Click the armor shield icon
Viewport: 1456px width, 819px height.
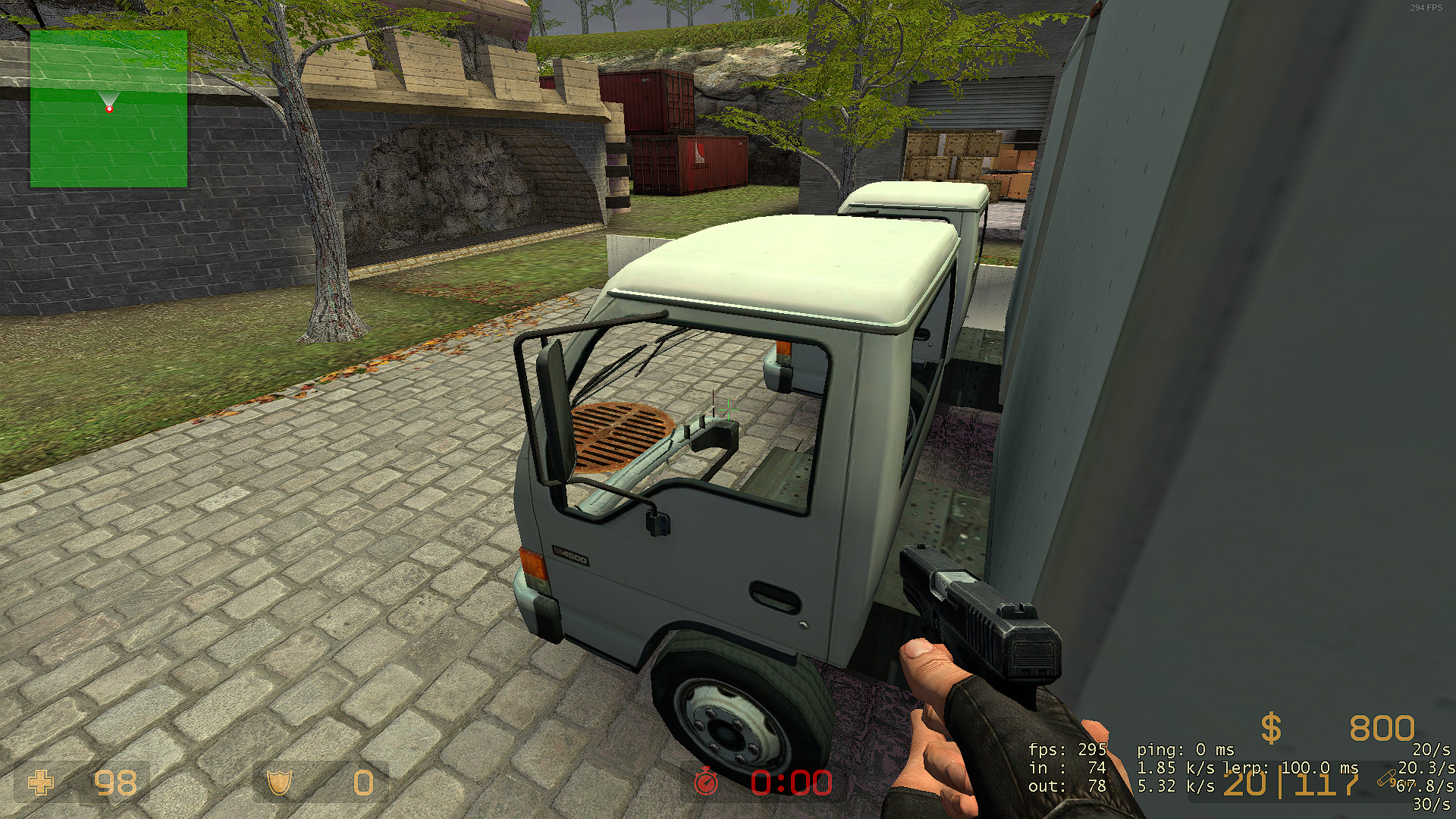pyautogui.click(x=279, y=783)
